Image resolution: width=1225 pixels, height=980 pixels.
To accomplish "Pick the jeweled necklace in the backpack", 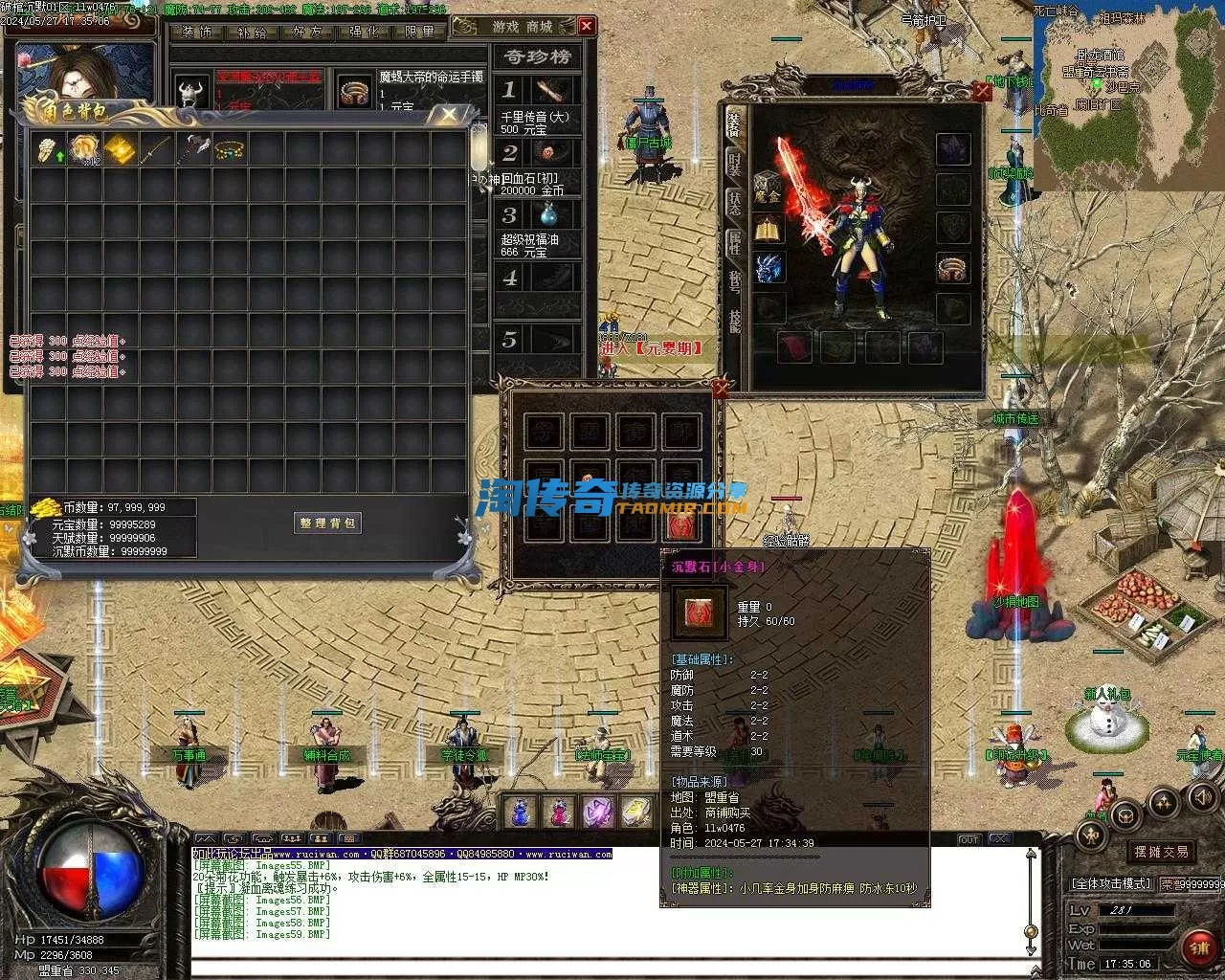I will tap(228, 149).
